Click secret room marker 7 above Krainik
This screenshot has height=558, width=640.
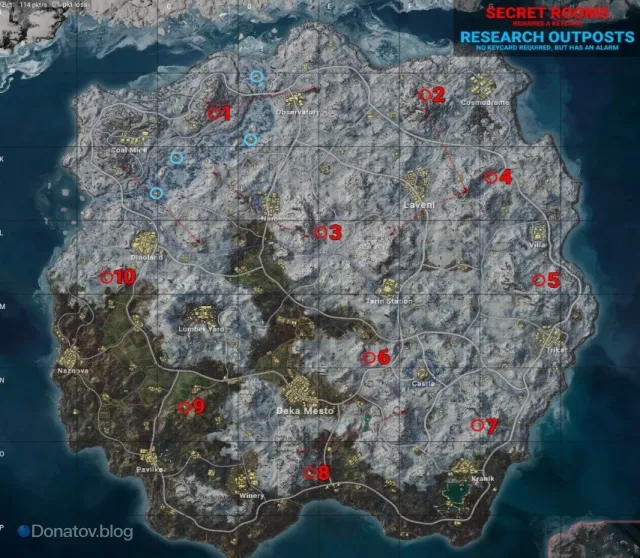477,425
